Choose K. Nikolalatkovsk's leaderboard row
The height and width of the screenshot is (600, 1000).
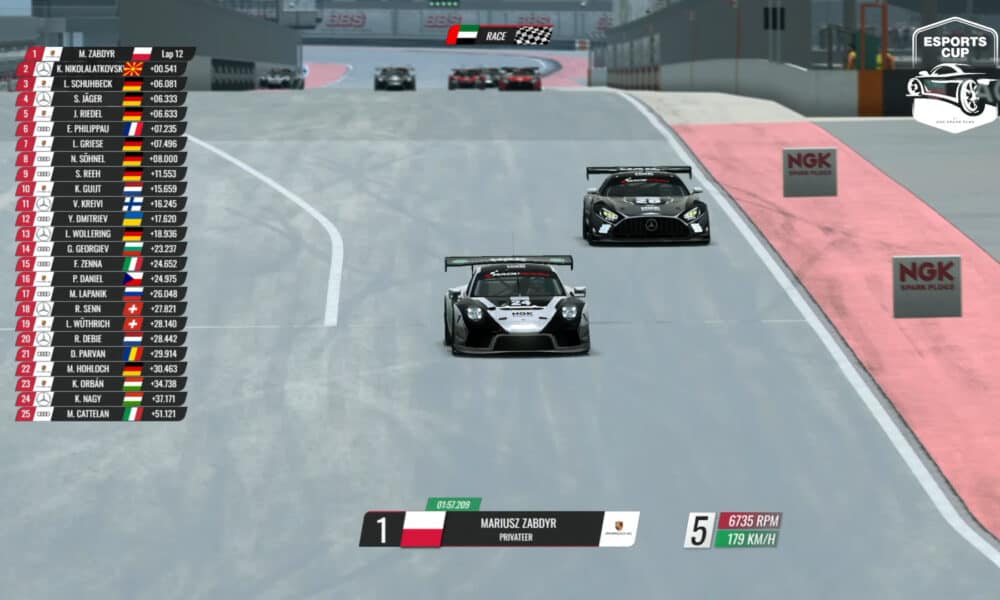click(x=98, y=69)
